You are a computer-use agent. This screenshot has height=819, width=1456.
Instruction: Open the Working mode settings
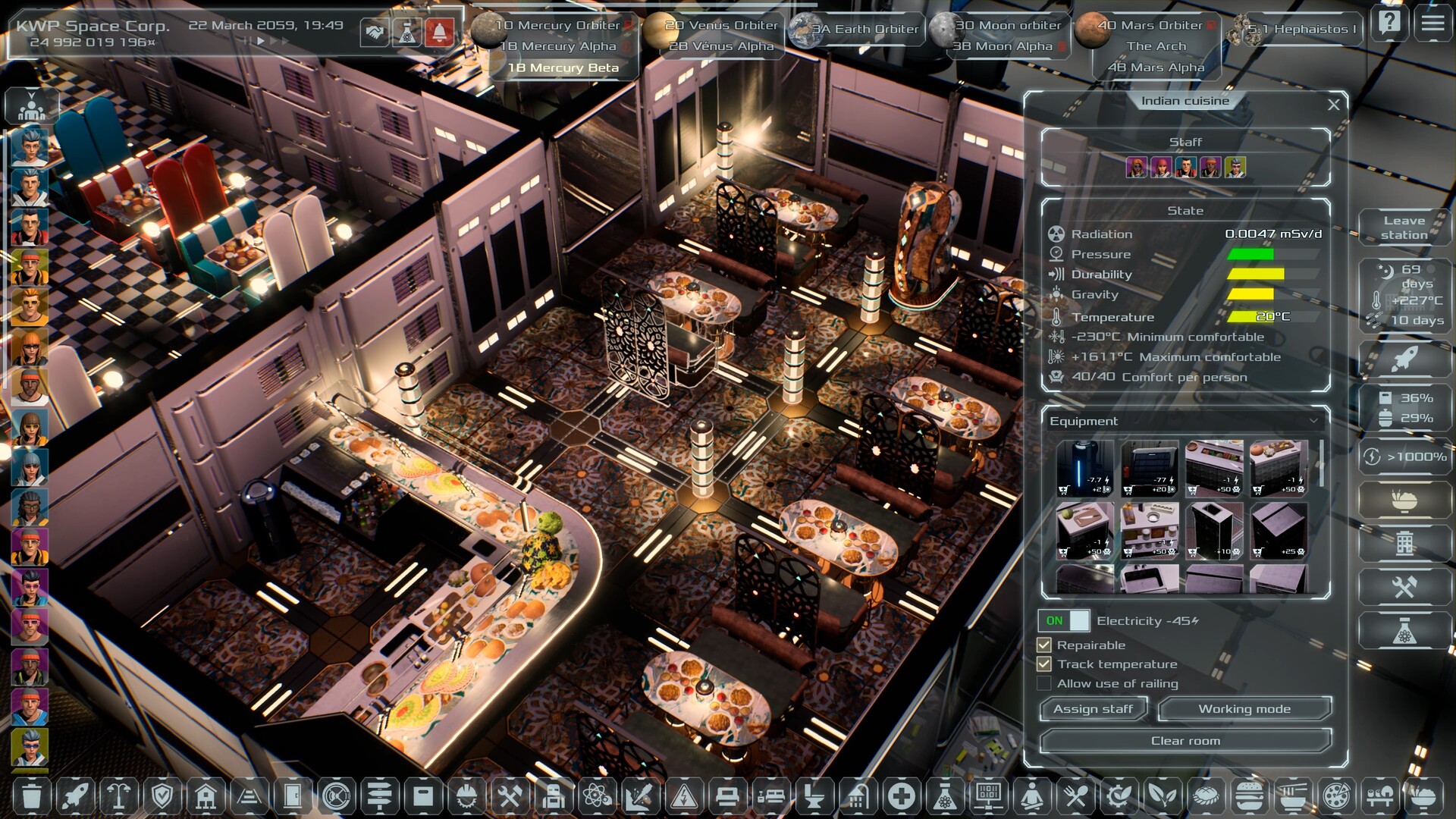(x=1244, y=709)
